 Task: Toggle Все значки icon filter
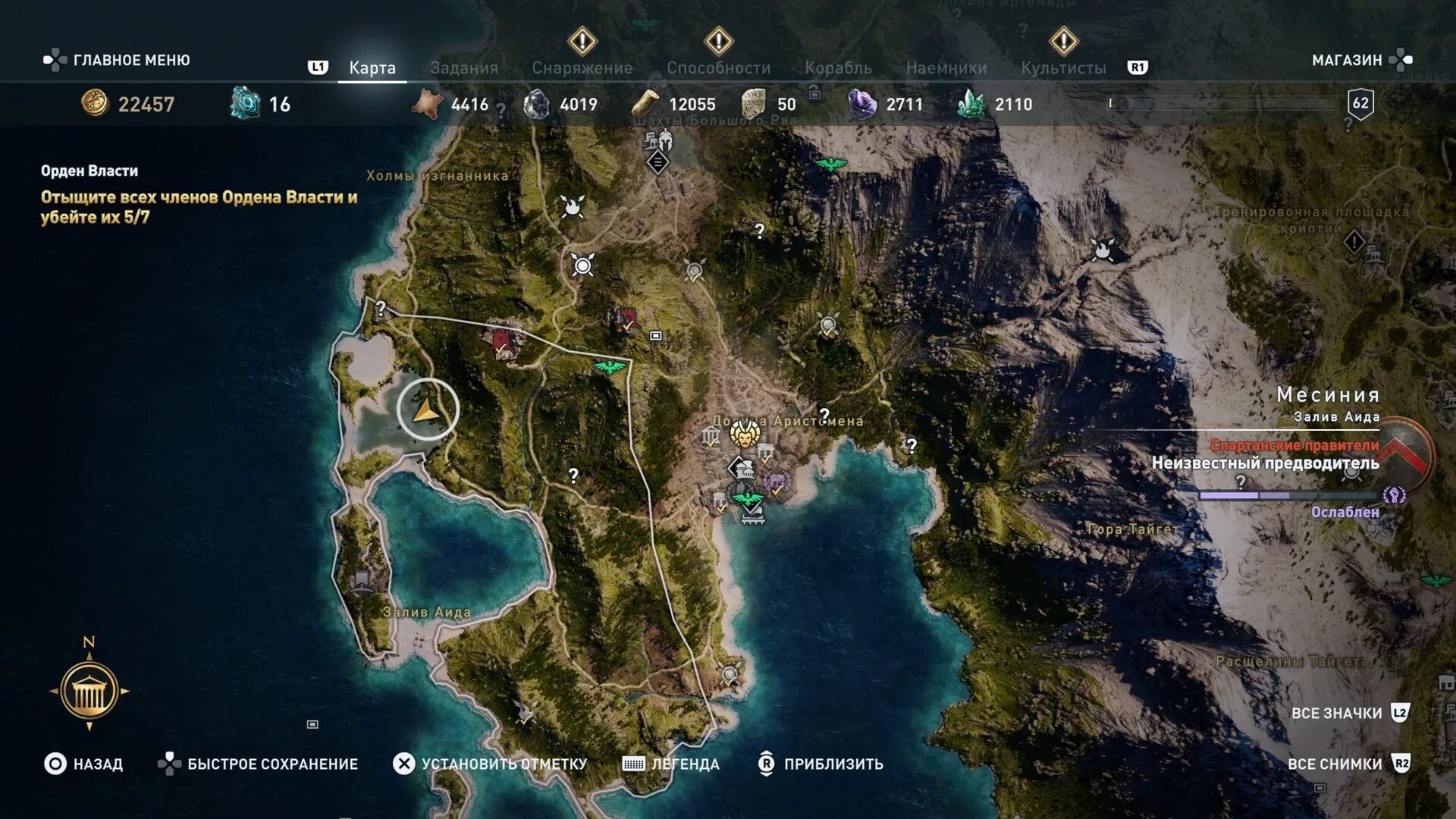pos(1350,713)
